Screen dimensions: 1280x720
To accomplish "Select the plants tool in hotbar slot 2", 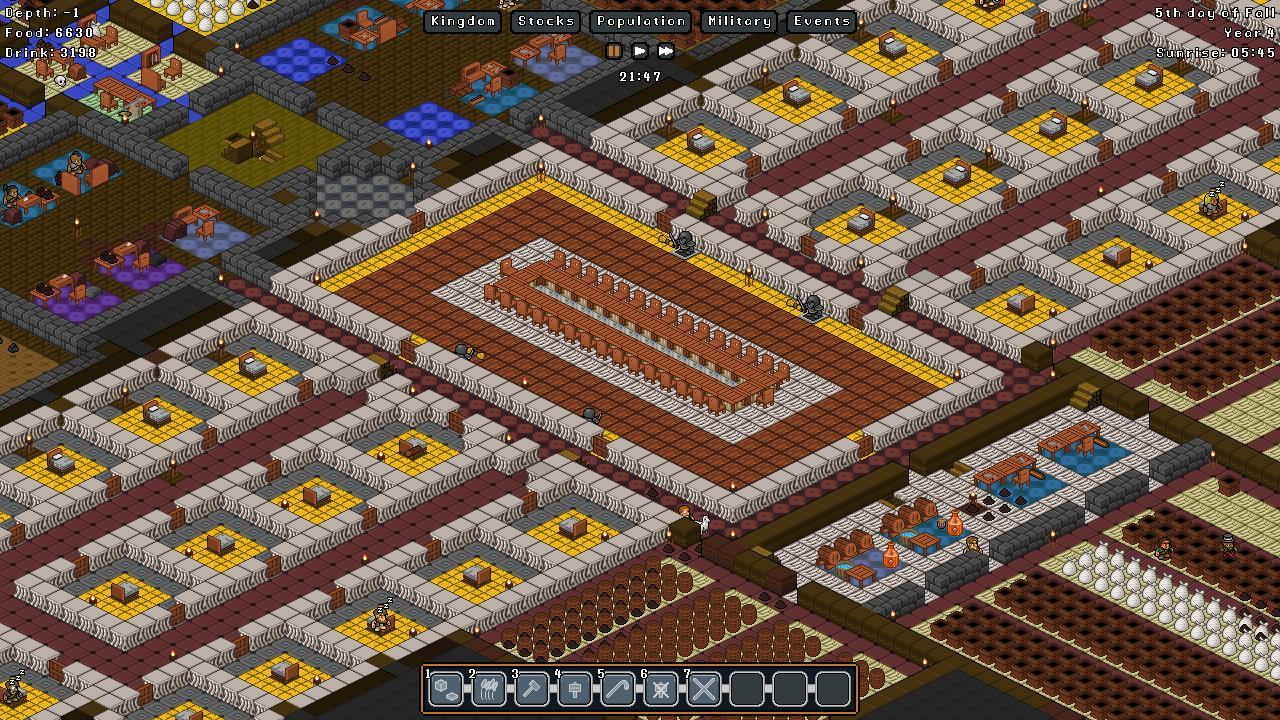I will pos(488,689).
